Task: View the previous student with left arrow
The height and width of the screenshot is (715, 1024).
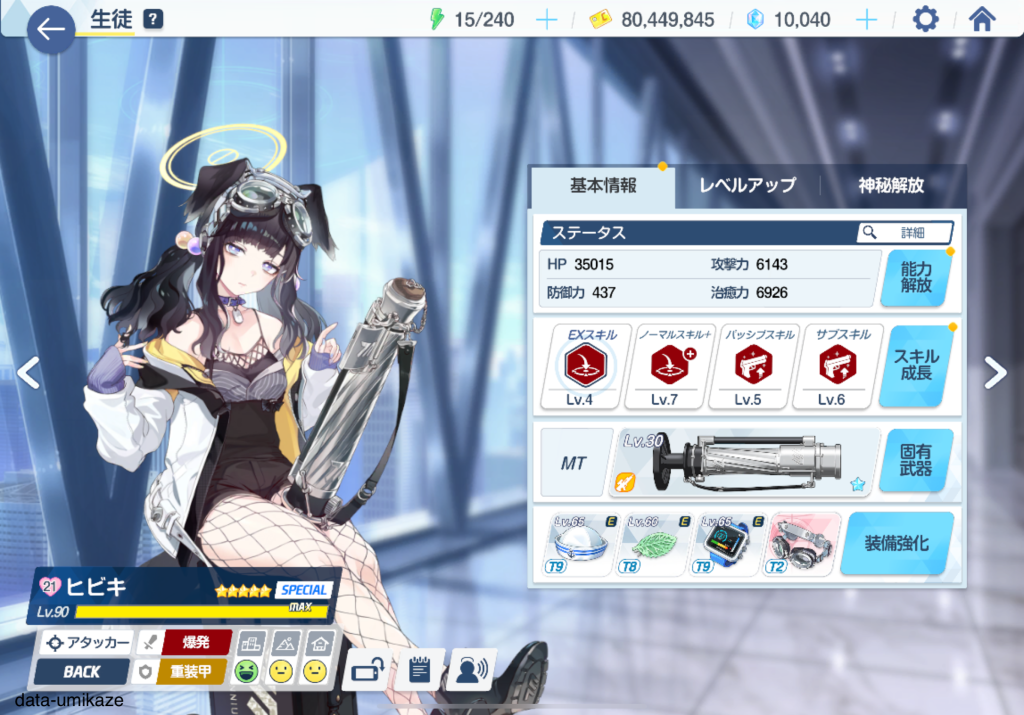Action: 28,372
